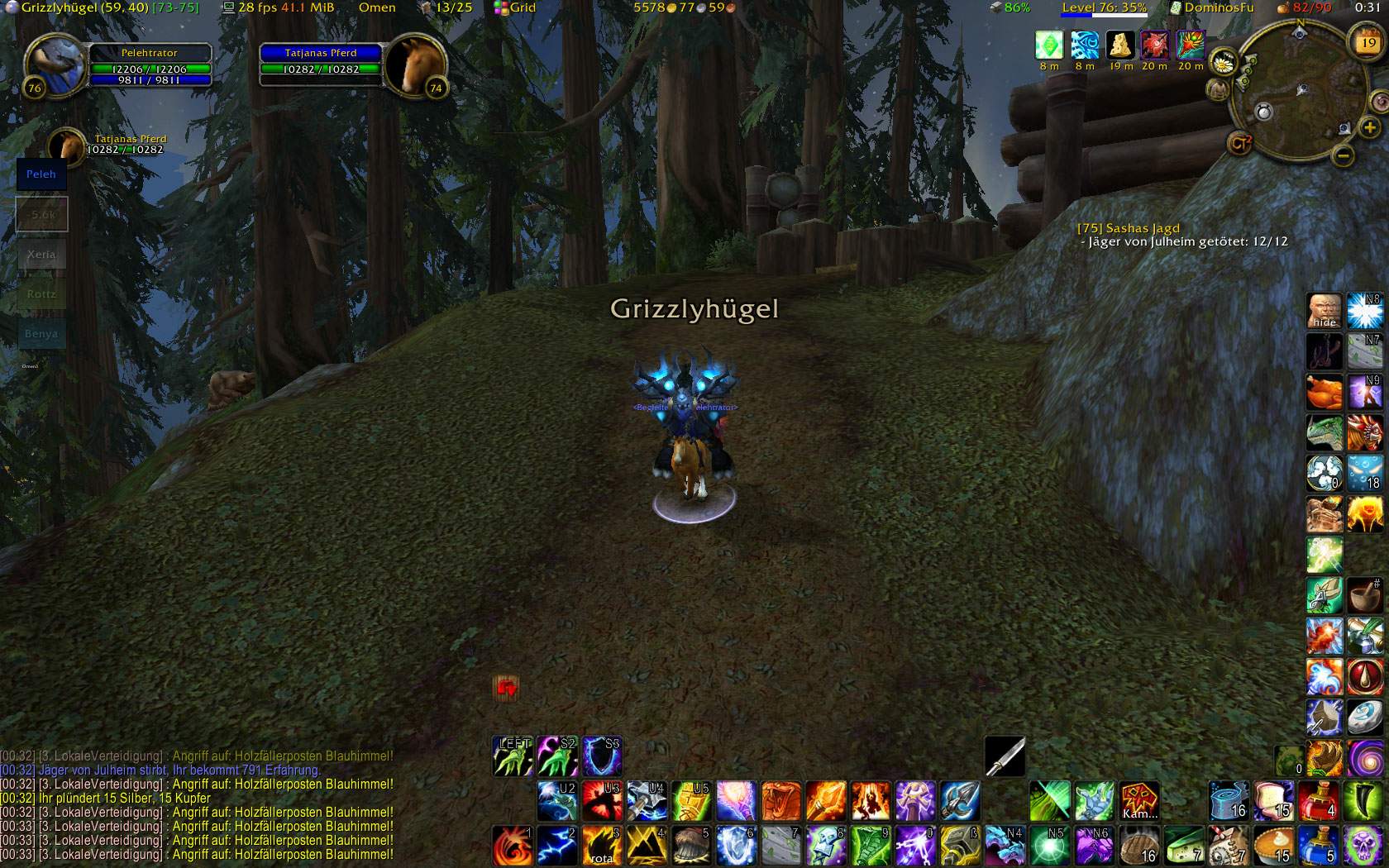The image size is (1389, 868).
Task: Zoom out the minimap with the minus button
Action: click(x=1344, y=155)
